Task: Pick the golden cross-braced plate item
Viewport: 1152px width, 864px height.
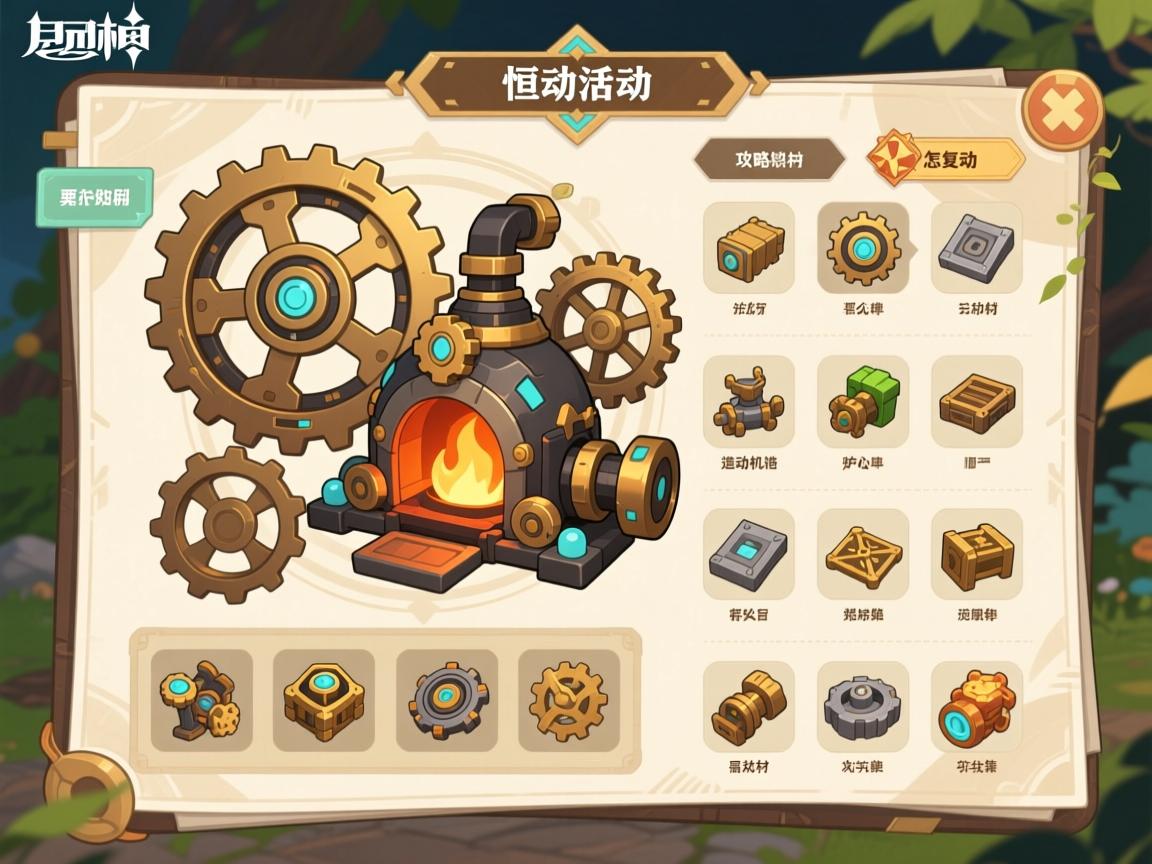Action: coord(863,555)
